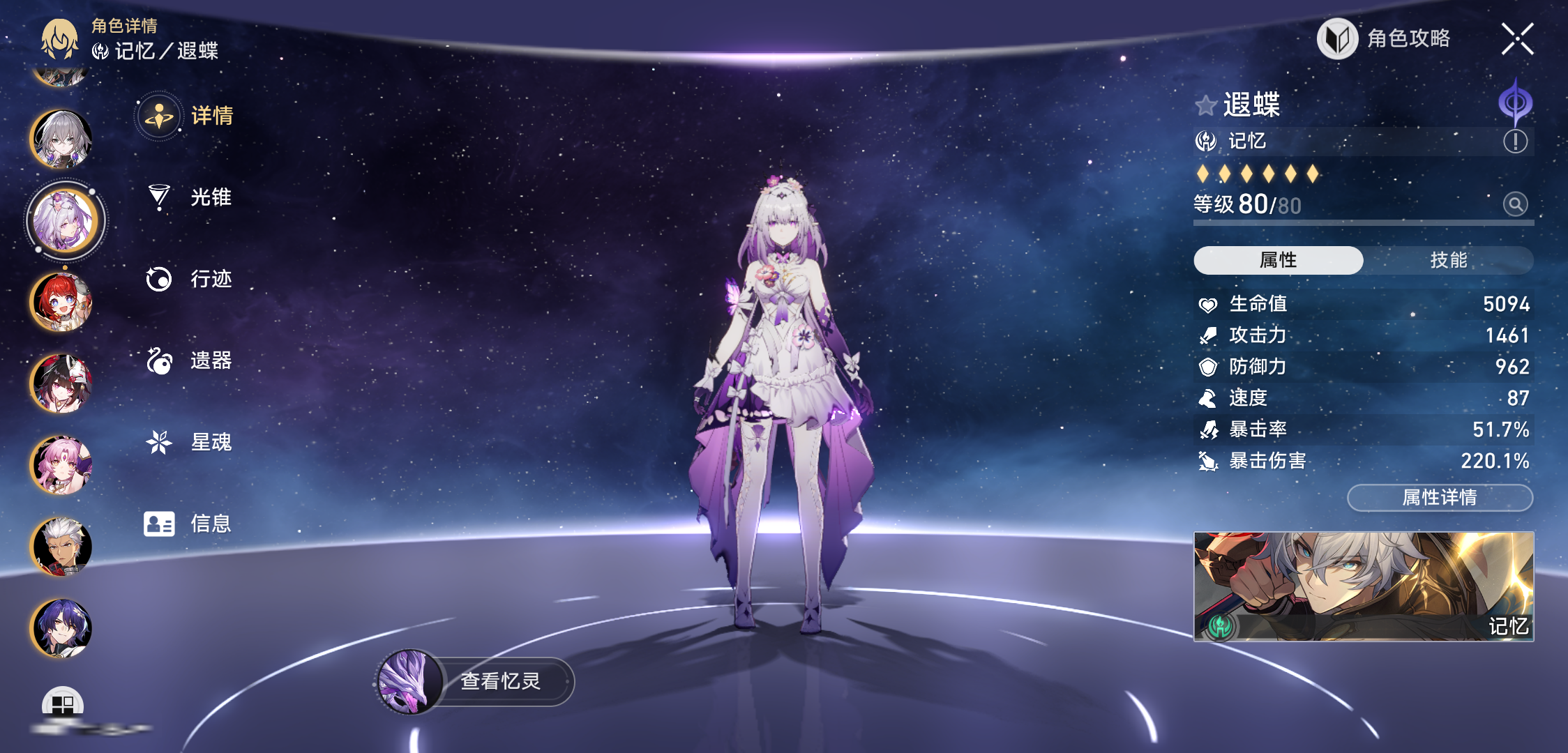Open the equipped light cone artwork card

(x=1364, y=586)
